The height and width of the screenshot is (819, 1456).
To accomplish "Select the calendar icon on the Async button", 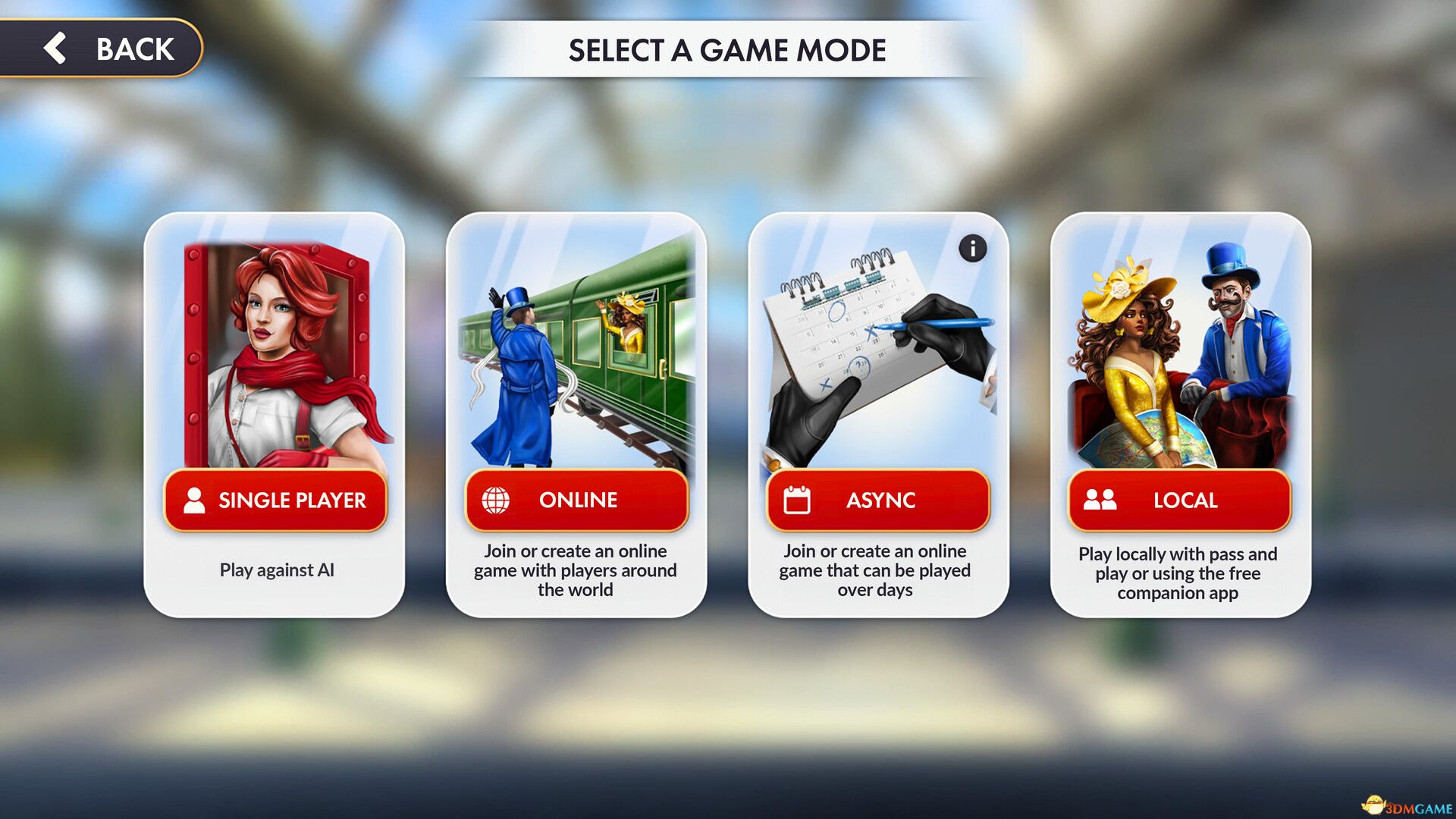I will pos(797,500).
